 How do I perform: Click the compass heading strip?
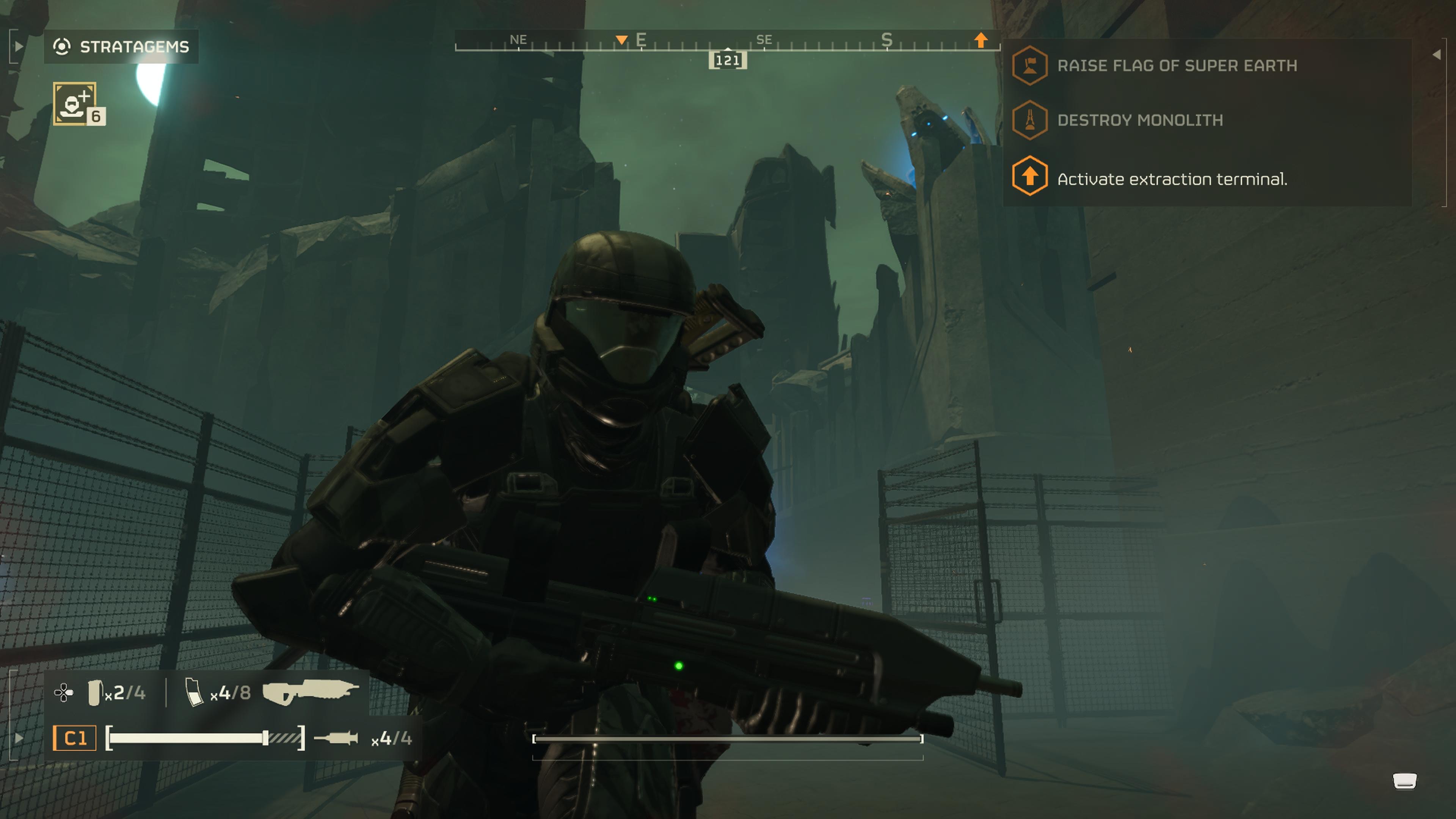727,42
